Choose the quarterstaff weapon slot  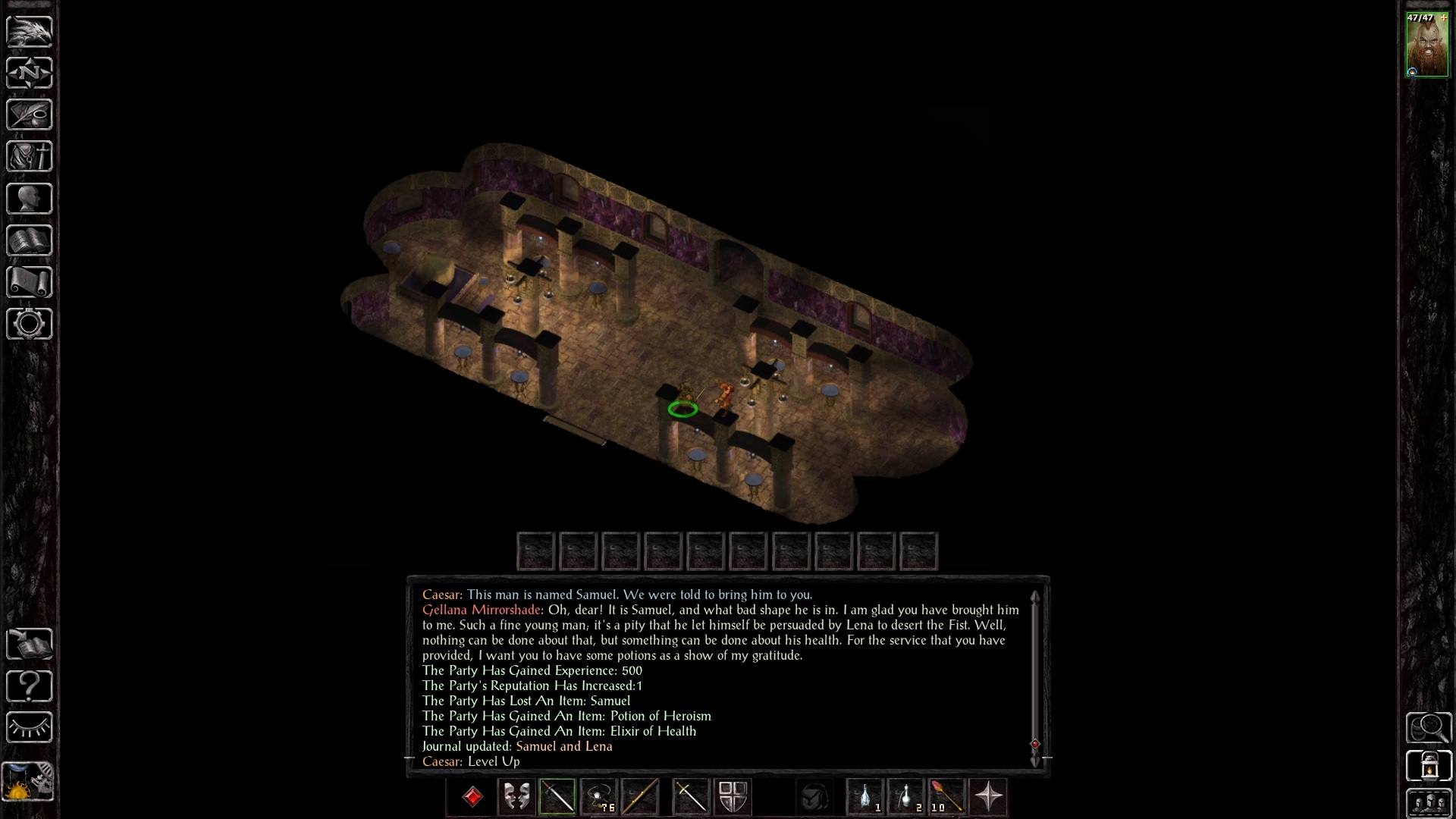click(x=640, y=797)
